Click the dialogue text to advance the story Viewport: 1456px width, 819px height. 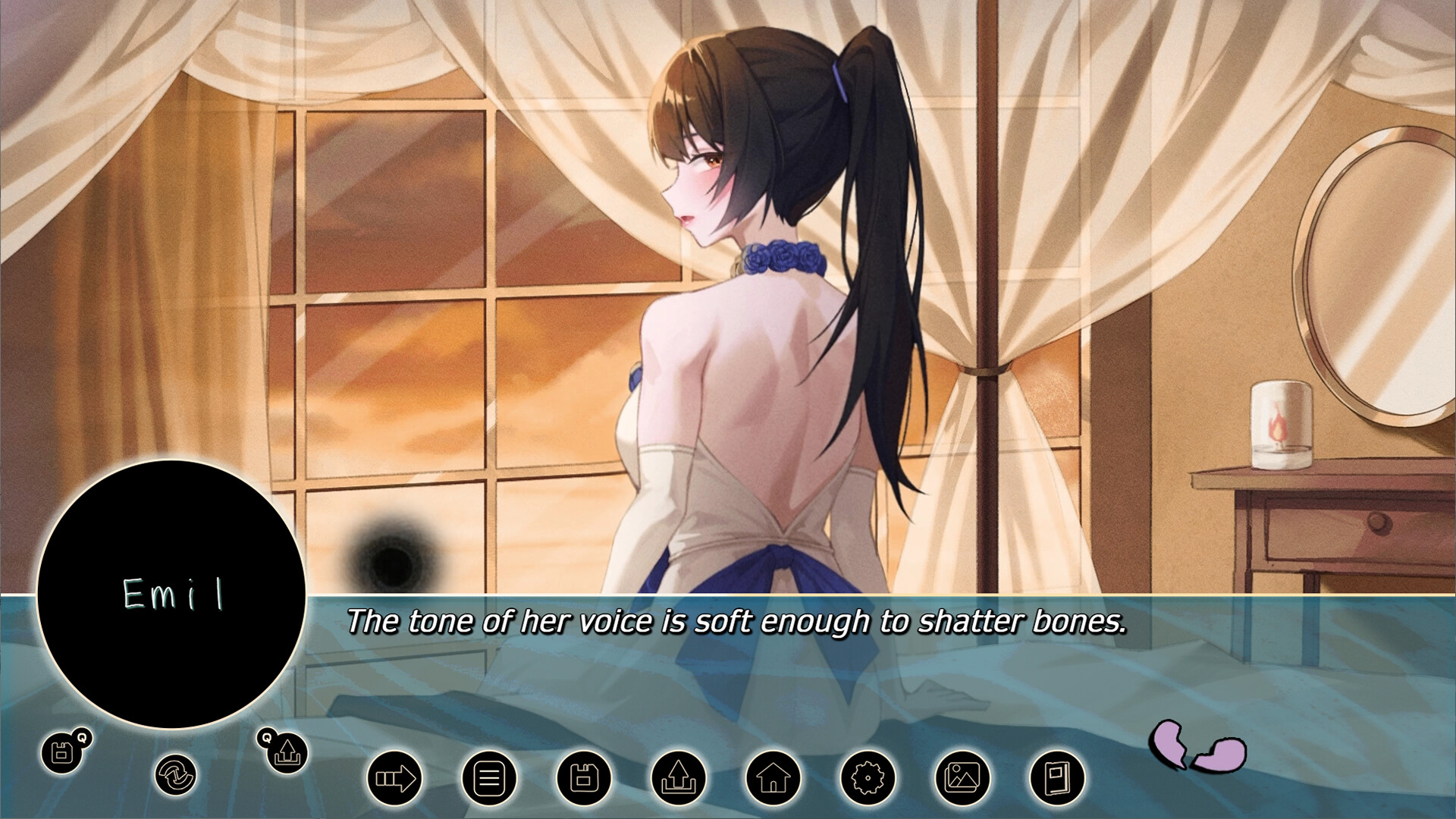point(739,626)
